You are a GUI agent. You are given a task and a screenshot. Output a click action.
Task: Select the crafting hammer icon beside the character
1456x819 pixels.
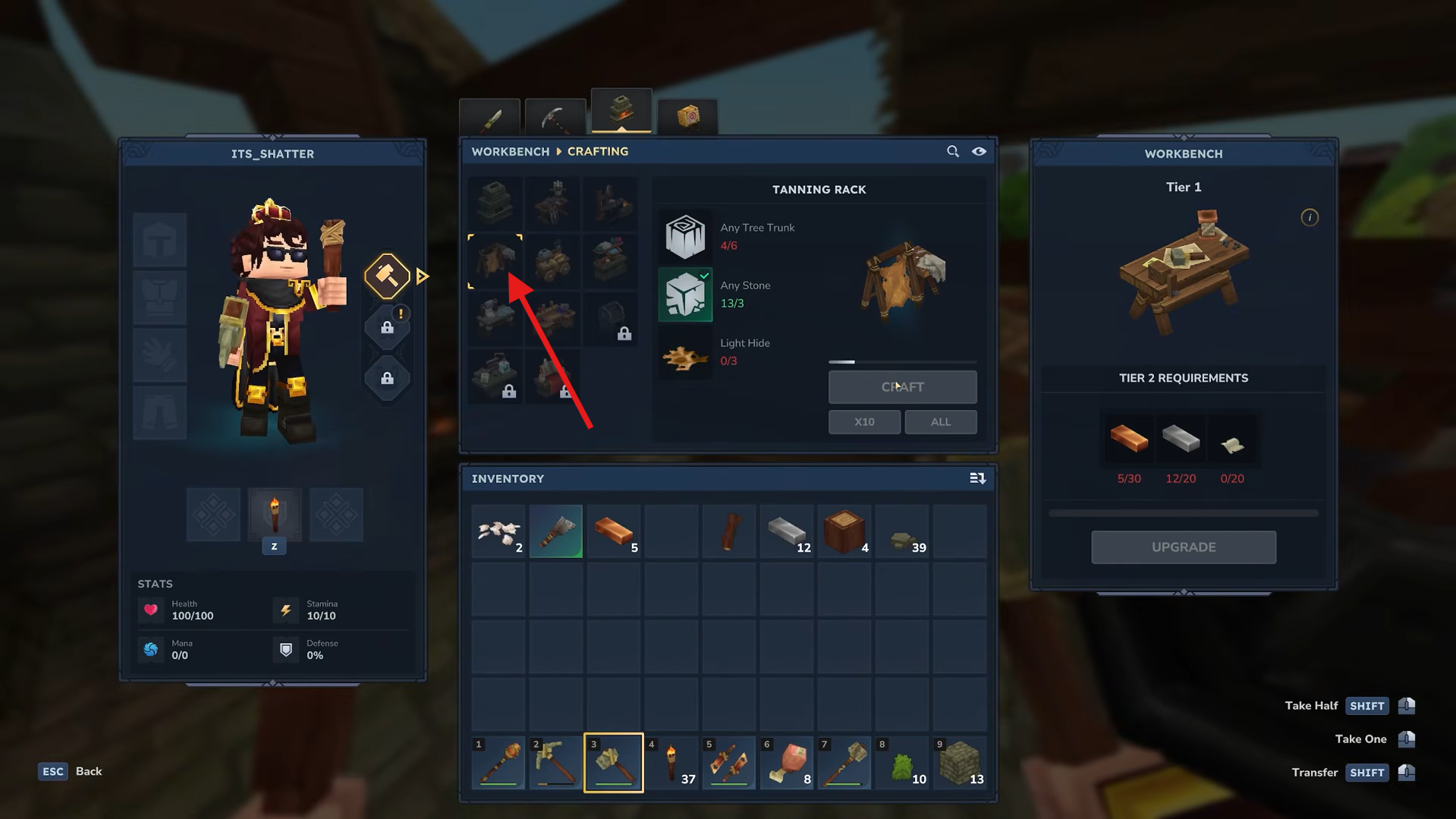[387, 276]
